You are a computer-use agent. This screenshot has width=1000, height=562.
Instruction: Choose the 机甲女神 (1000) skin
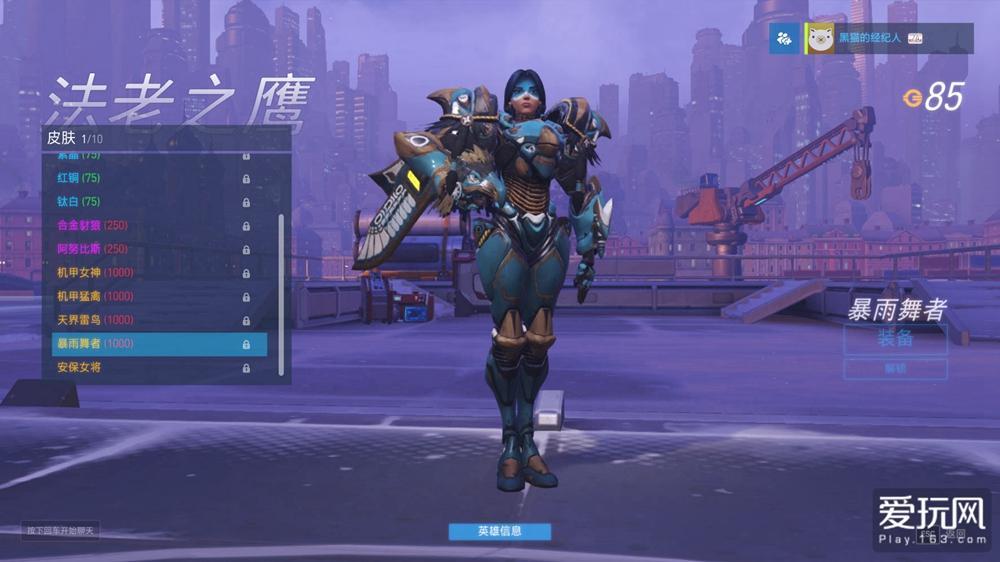(x=150, y=273)
